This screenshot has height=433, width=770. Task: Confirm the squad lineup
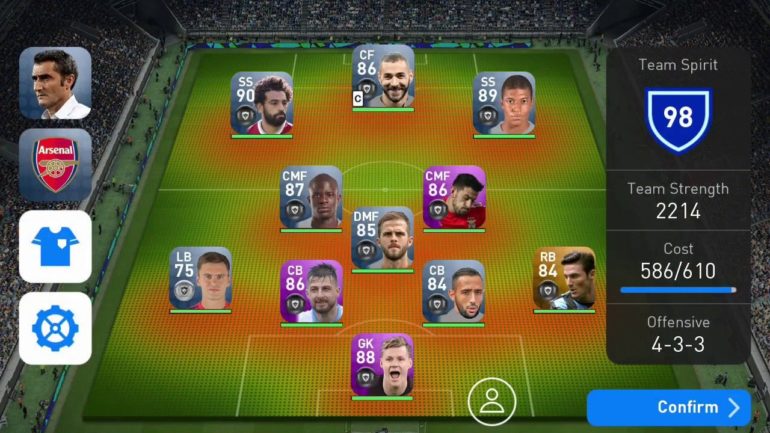[668, 407]
